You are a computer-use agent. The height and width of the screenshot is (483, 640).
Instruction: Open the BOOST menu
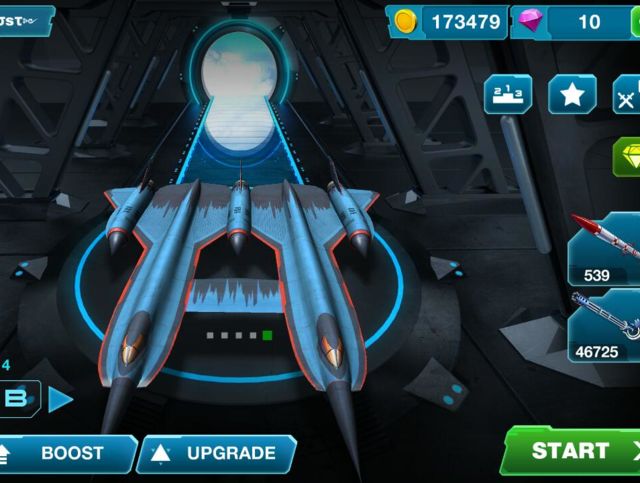(66, 453)
